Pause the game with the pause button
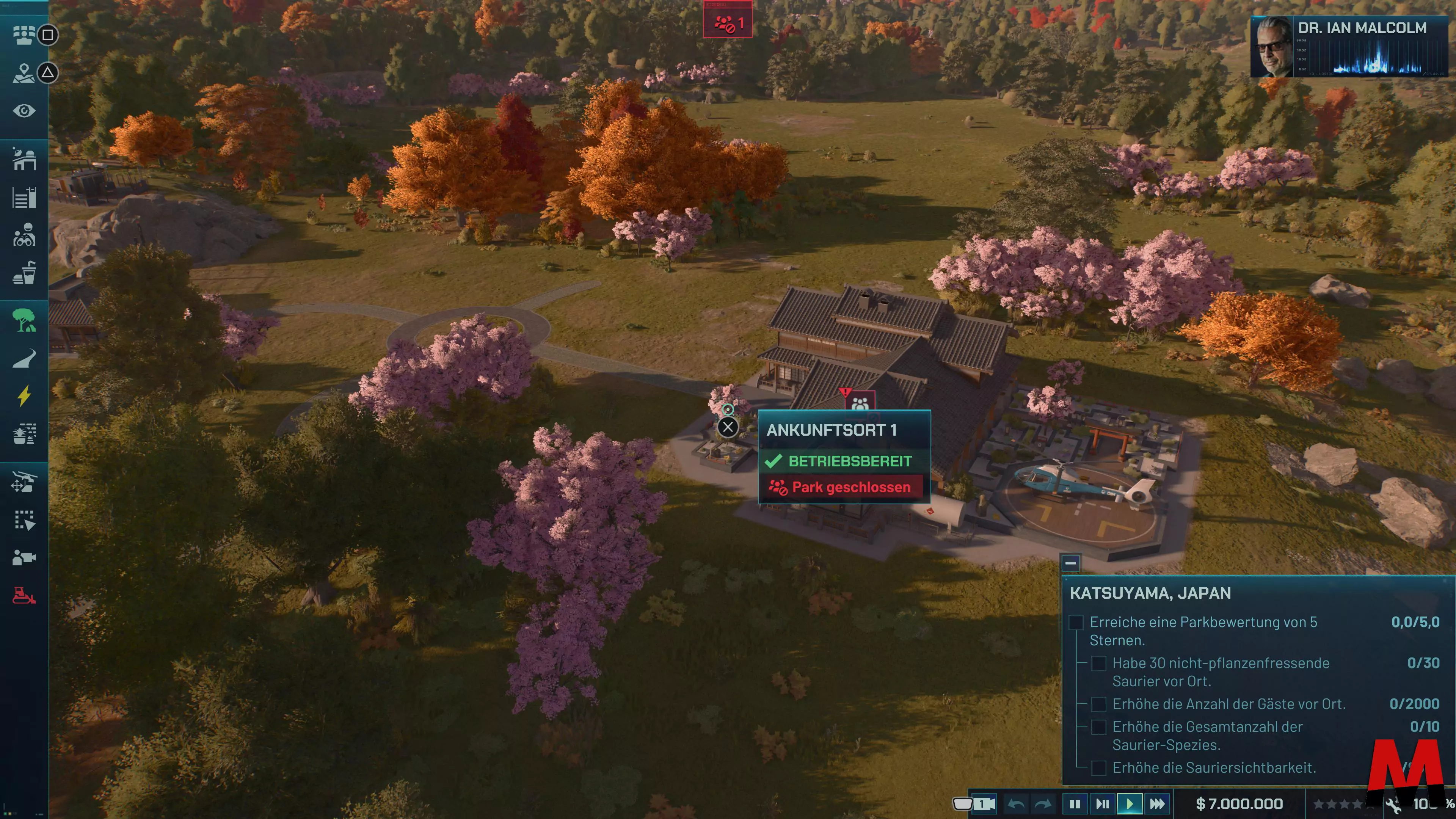This screenshot has width=1456, height=819. 1075,804
